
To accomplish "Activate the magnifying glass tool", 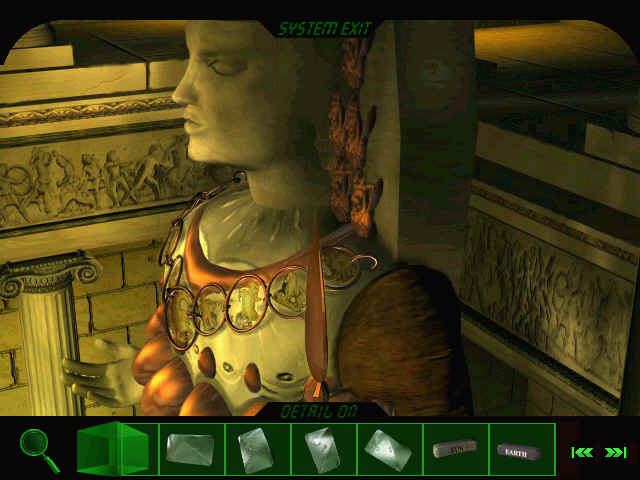I will (x=39, y=449).
